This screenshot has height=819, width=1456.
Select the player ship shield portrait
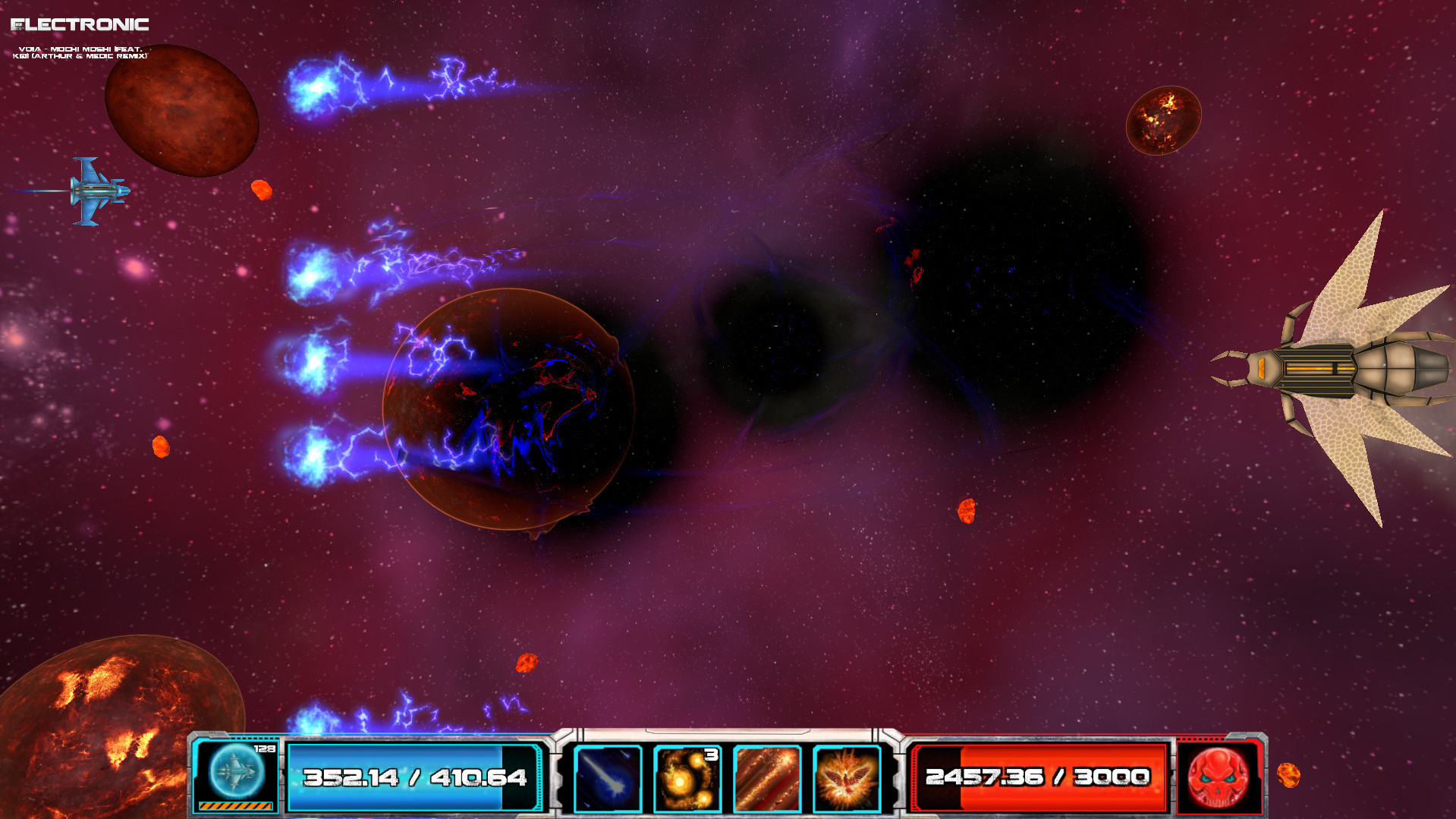point(236,772)
